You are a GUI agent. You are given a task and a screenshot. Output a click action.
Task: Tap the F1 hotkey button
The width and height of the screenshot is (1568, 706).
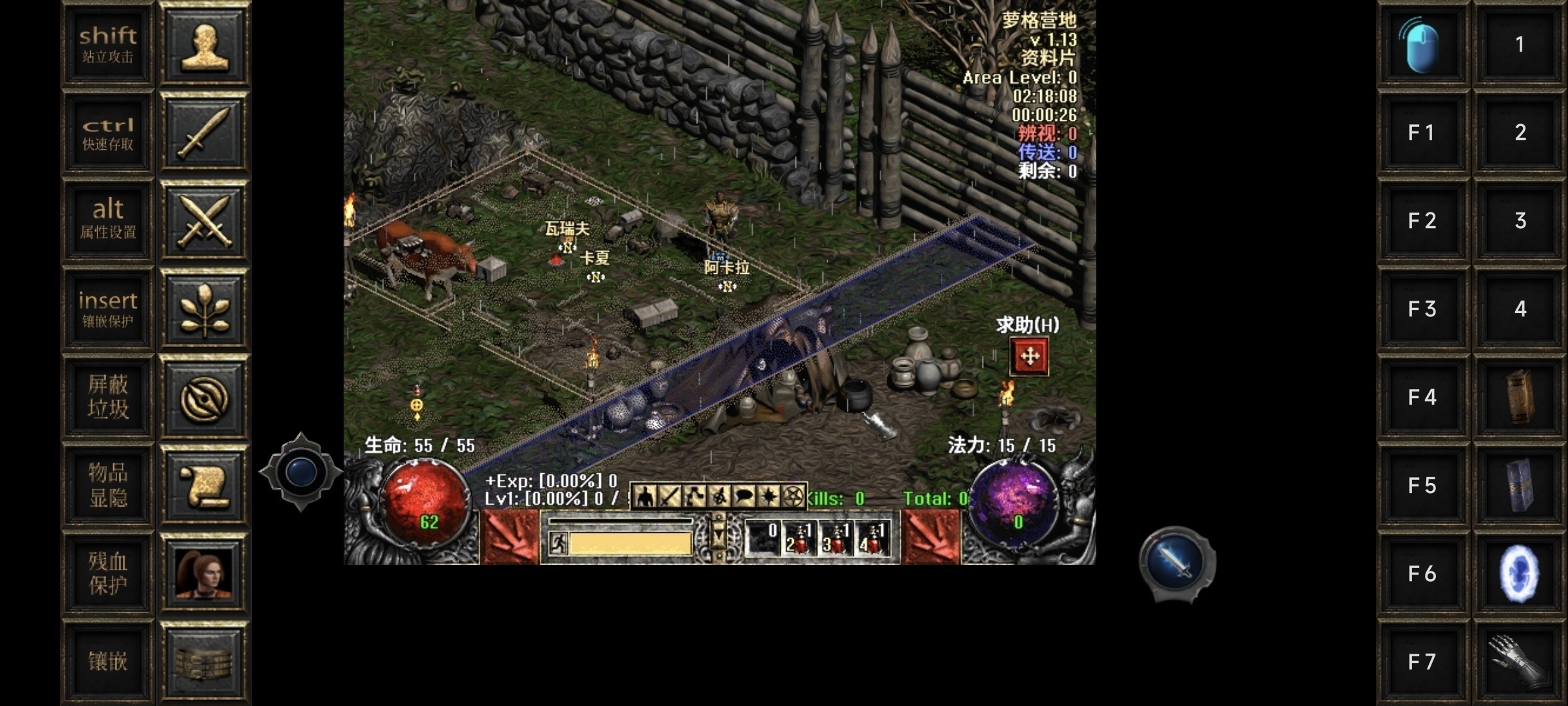(1422, 133)
